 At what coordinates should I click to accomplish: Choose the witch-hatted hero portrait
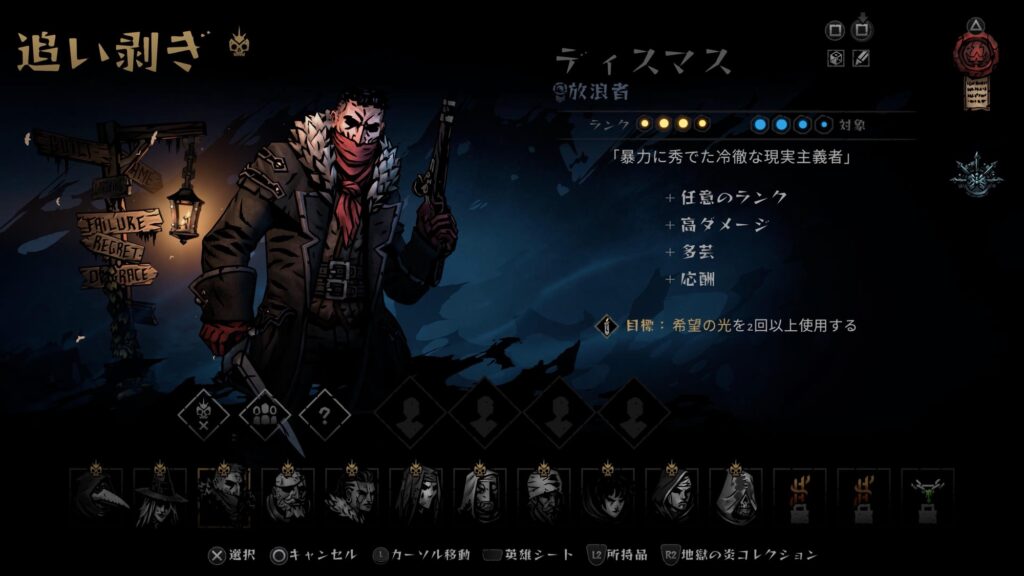pyautogui.click(x=161, y=496)
